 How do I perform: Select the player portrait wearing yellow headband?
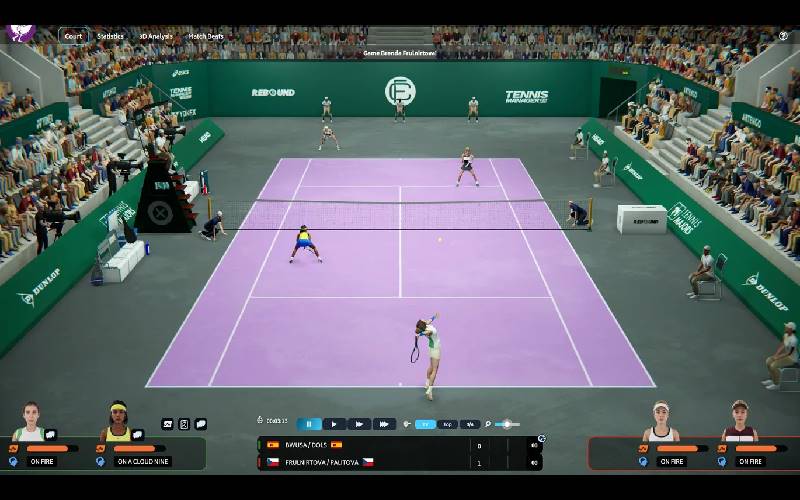pyautogui.click(x=118, y=422)
